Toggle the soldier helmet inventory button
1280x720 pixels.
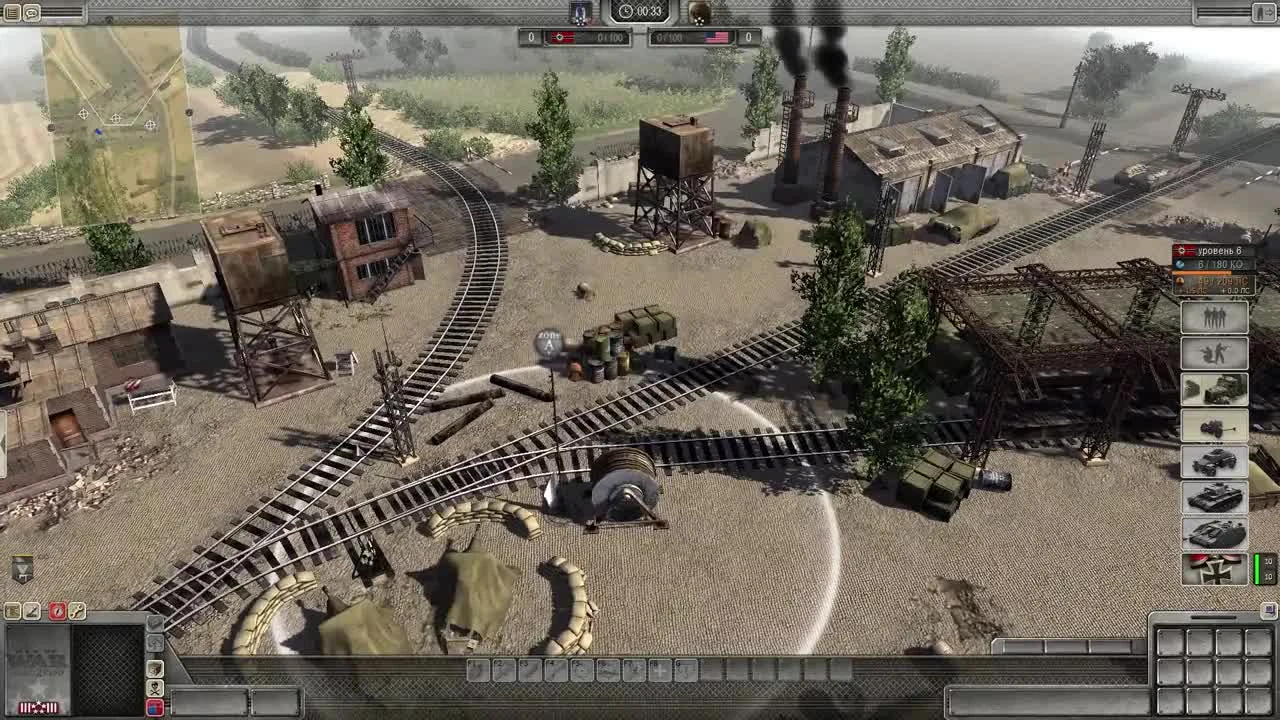point(155,668)
